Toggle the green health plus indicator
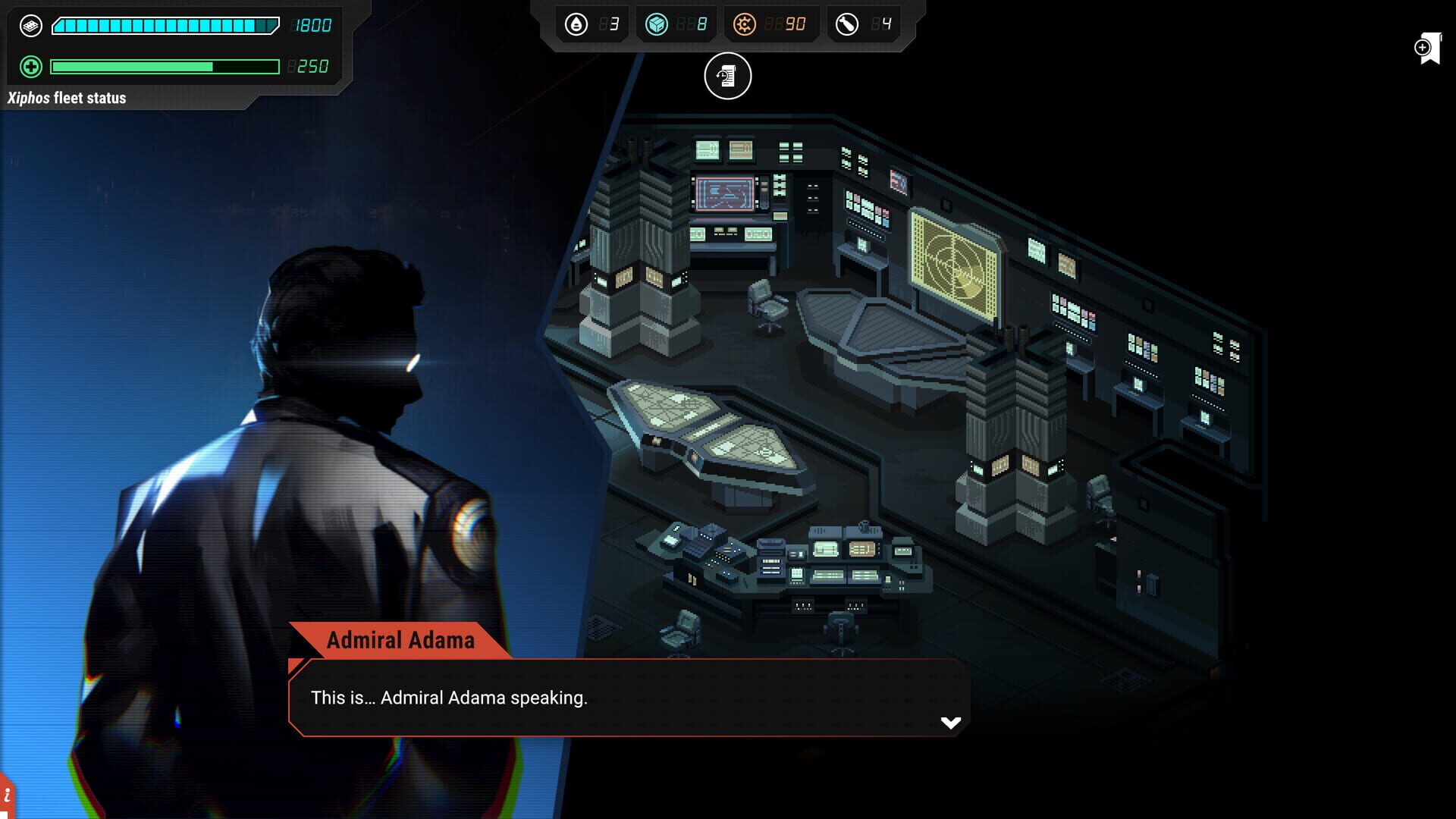Viewport: 1456px width, 819px height. (x=29, y=67)
